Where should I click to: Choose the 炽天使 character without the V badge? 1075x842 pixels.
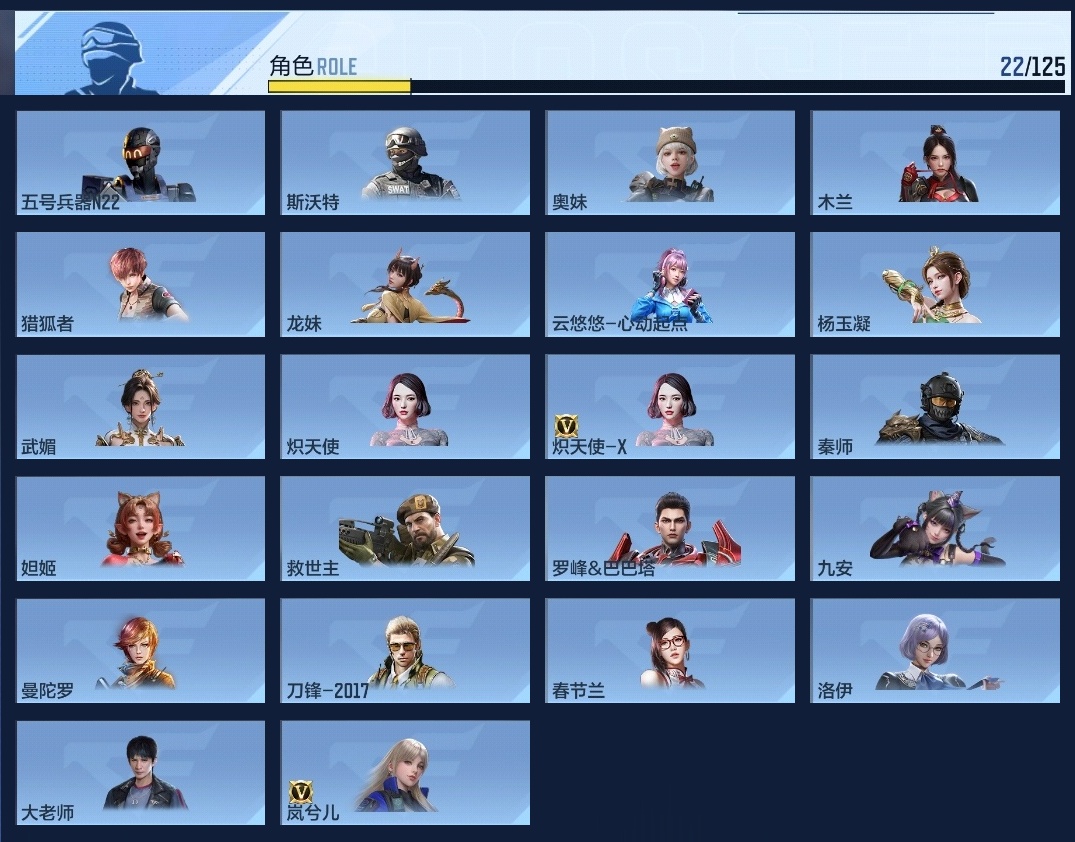[405, 407]
